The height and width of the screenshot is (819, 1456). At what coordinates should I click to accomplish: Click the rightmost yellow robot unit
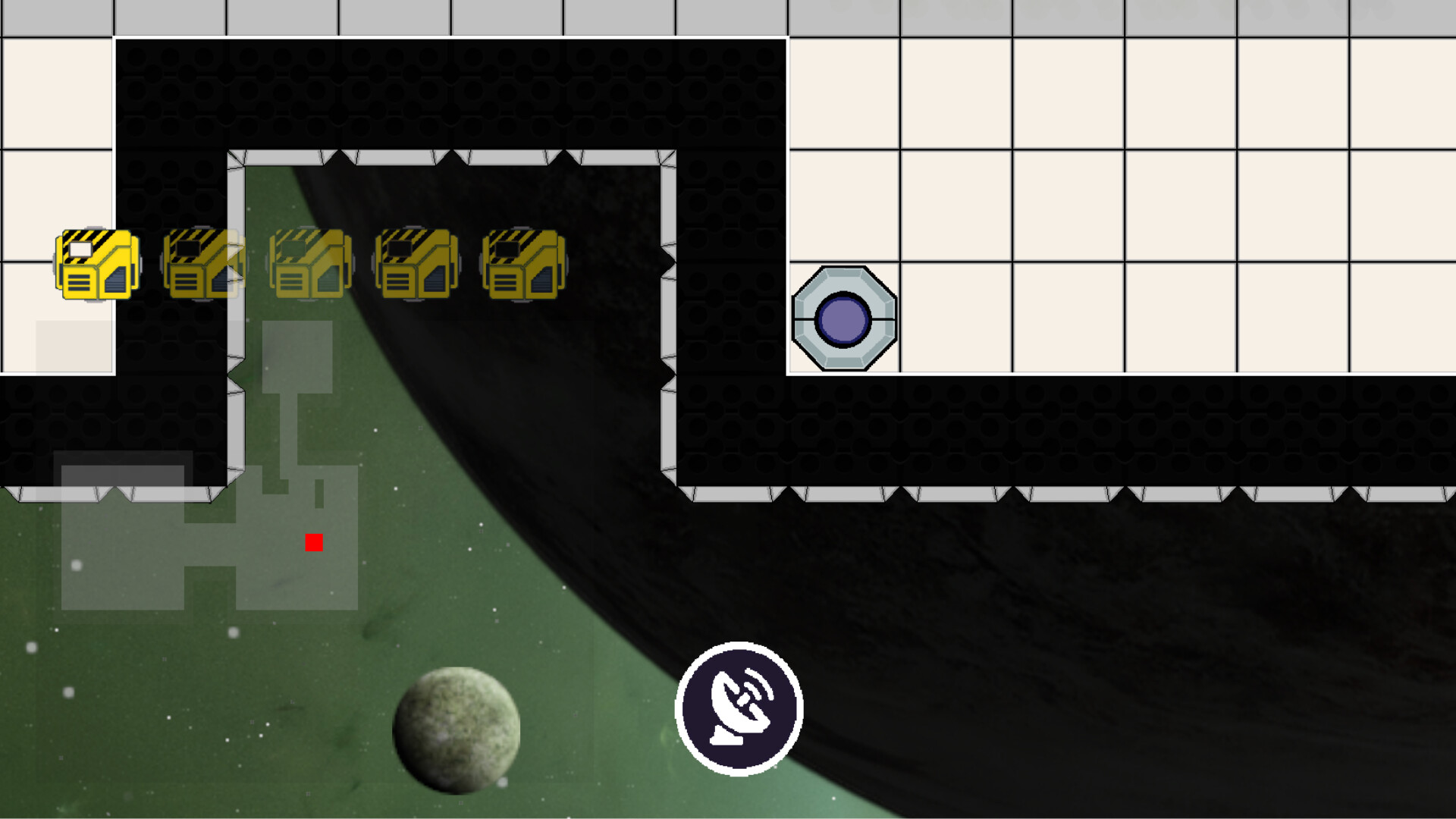[x=522, y=264]
